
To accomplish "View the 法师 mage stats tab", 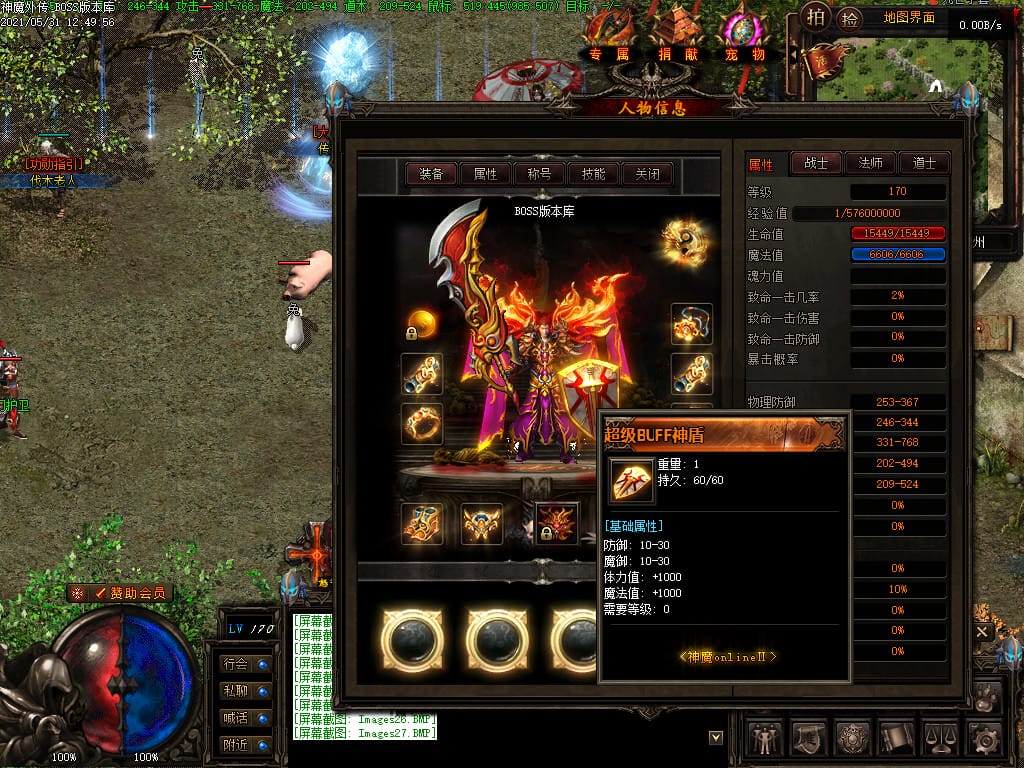I will (870, 163).
